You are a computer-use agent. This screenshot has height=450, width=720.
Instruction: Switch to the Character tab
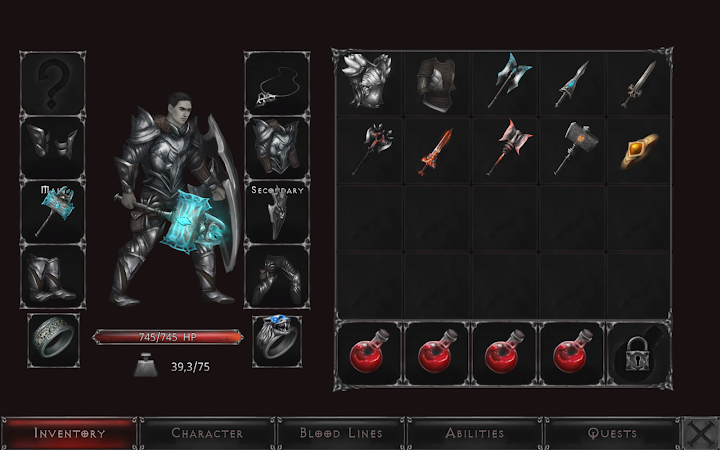(x=207, y=433)
